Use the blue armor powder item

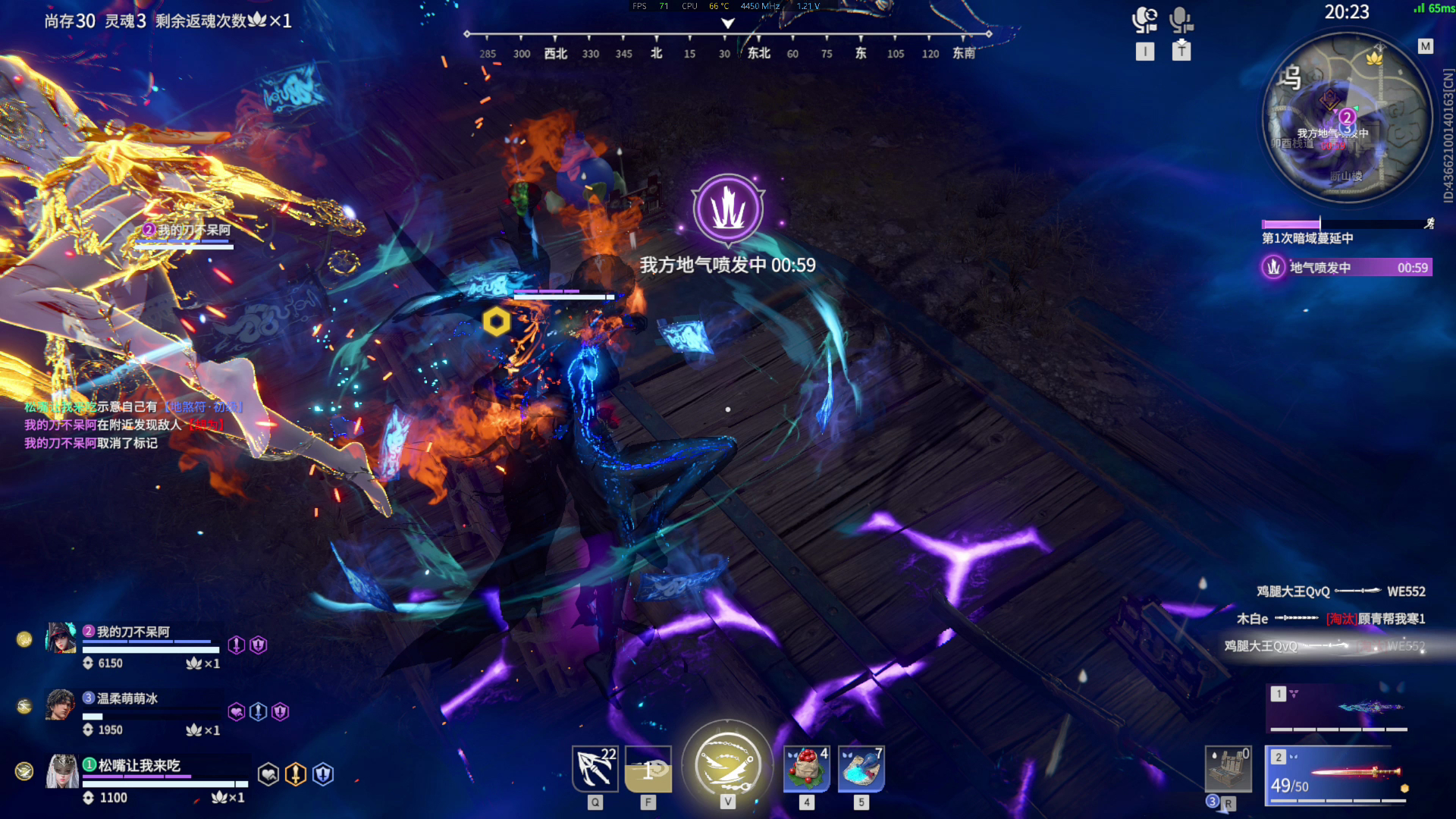861,768
